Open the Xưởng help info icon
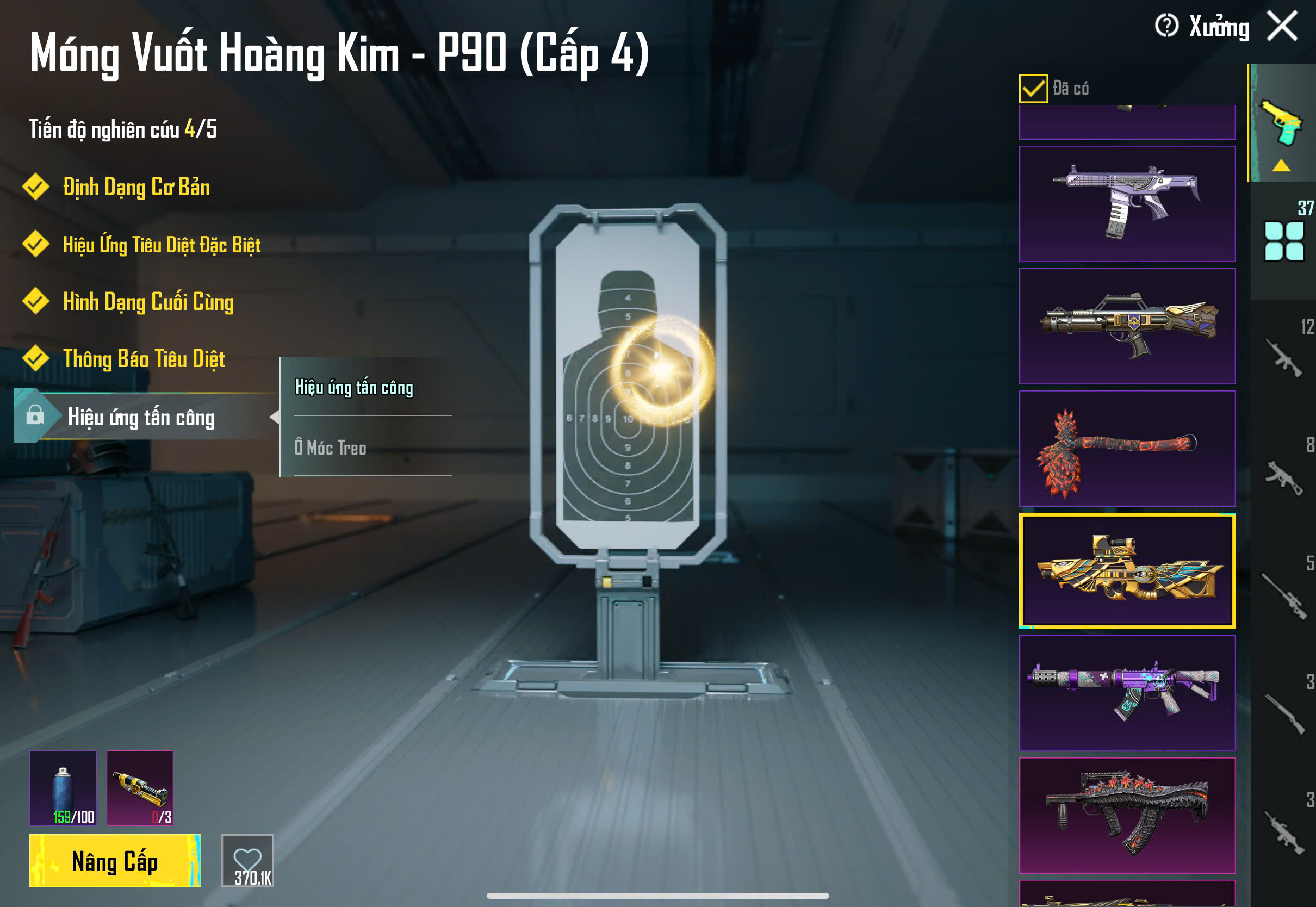1316x907 pixels. [x=1166, y=26]
